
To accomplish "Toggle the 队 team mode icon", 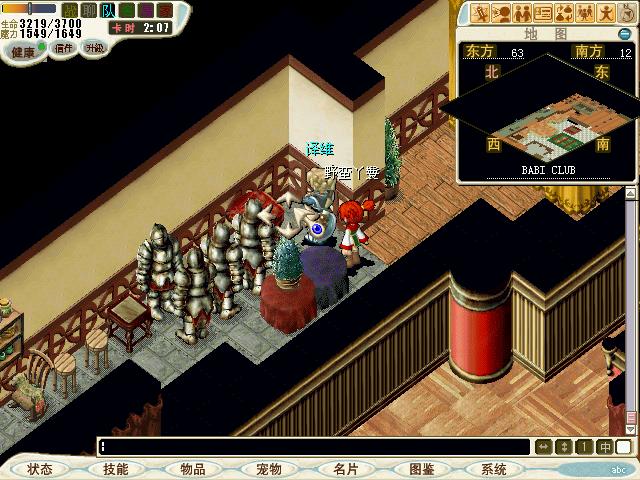I will coord(105,10).
